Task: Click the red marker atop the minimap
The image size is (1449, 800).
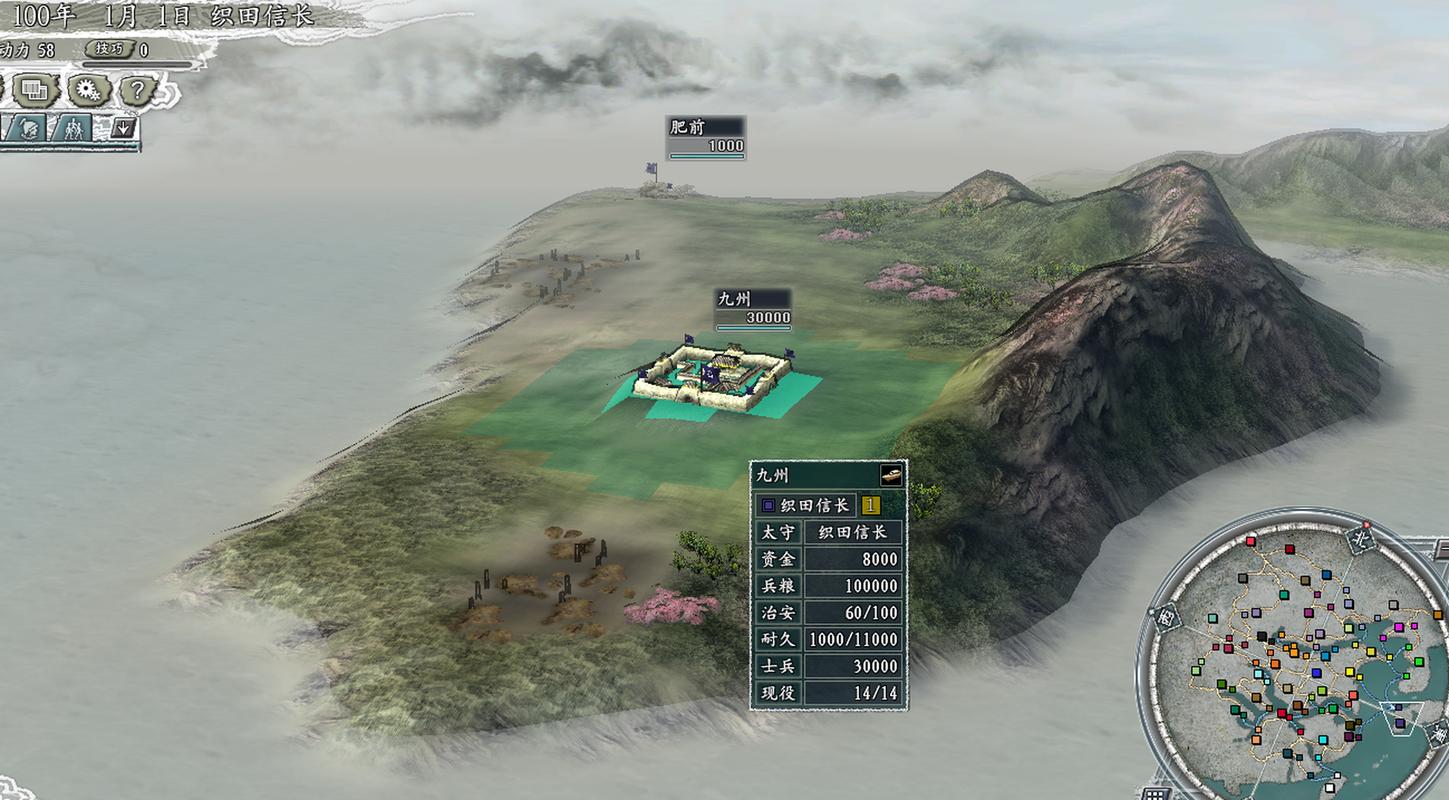Action: [x=1366, y=526]
